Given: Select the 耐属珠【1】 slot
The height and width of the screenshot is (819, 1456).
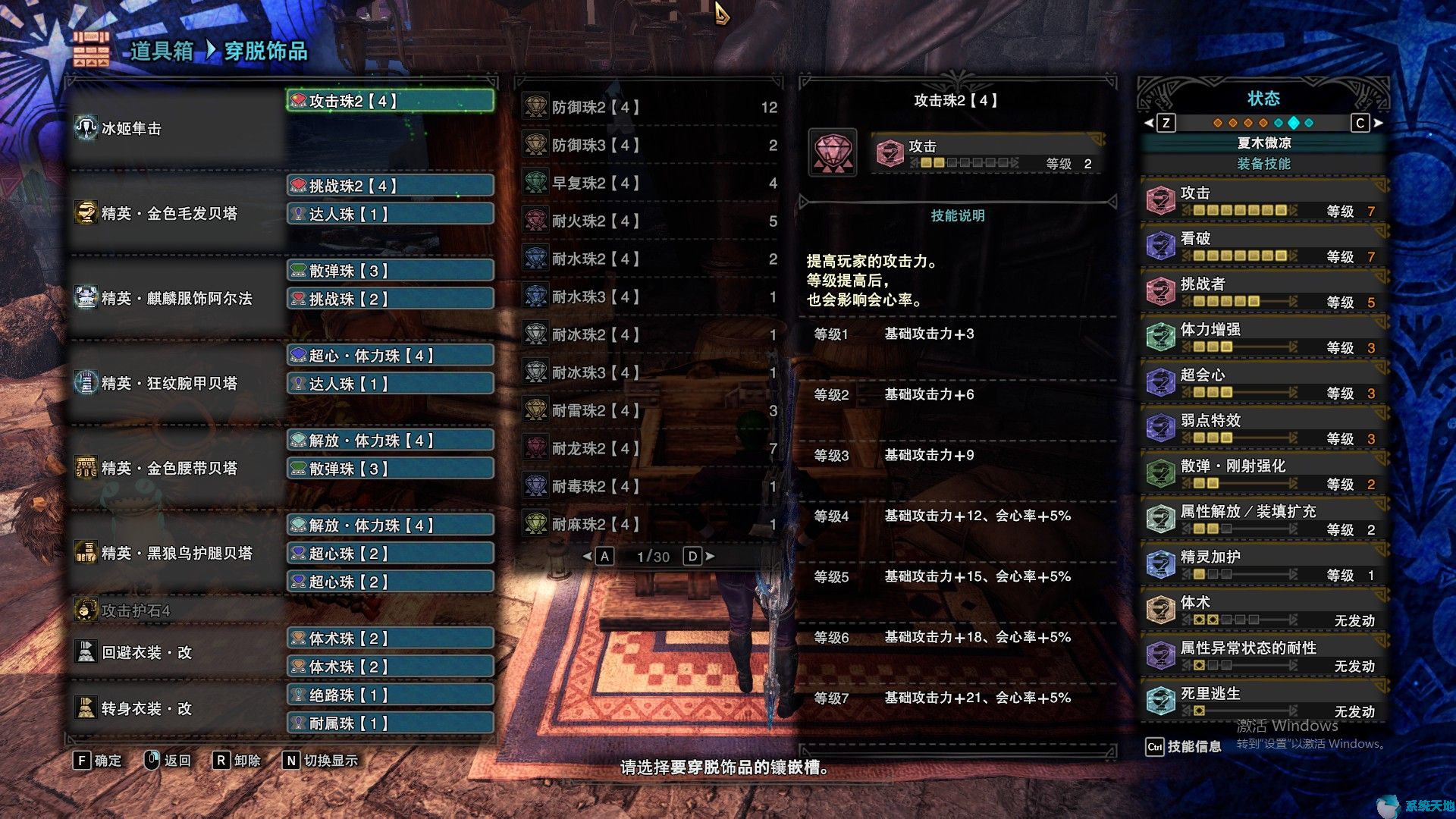Looking at the screenshot, I should click(x=391, y=723).
